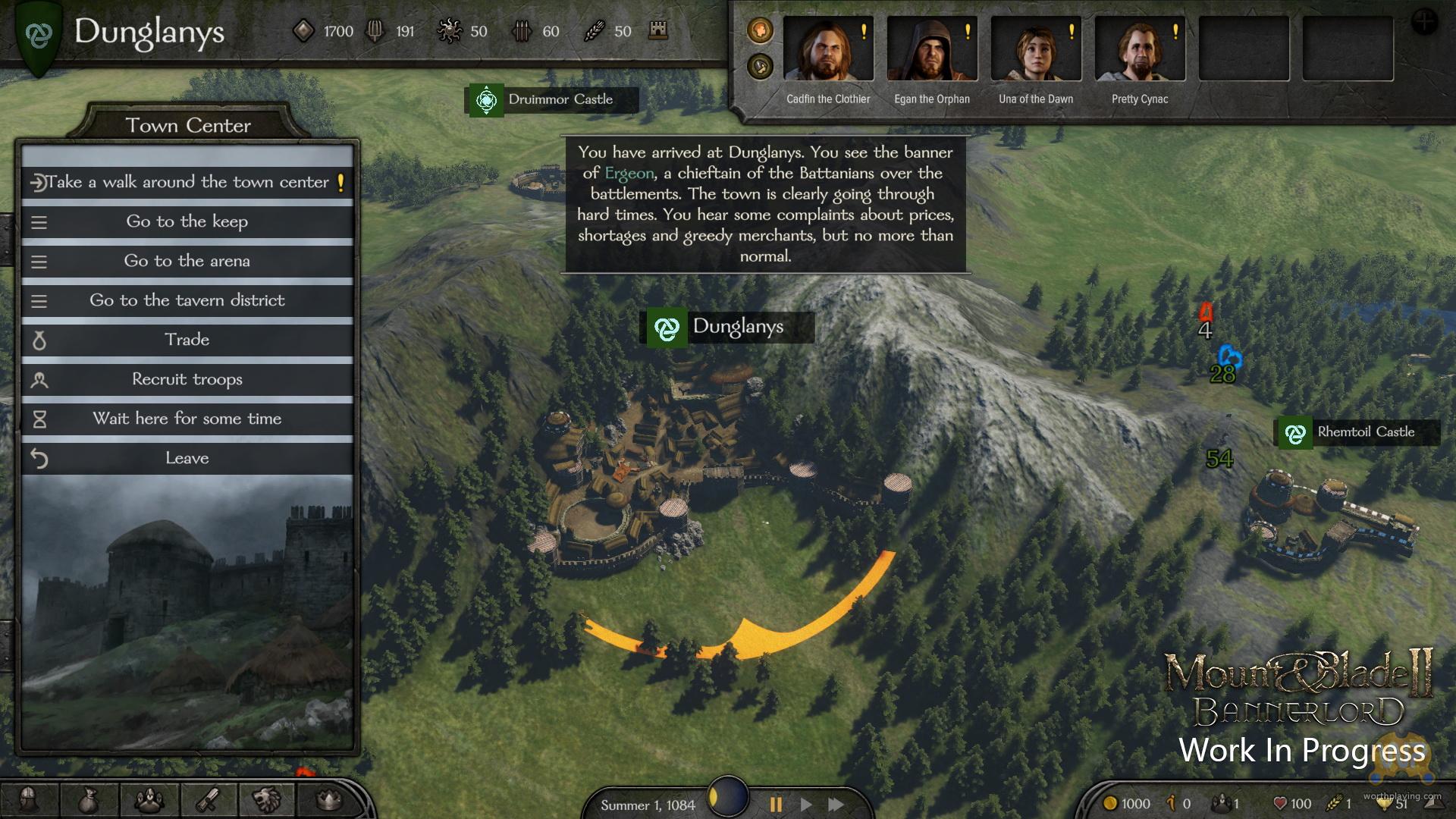Open the inventory sack icon

(89, 799)
